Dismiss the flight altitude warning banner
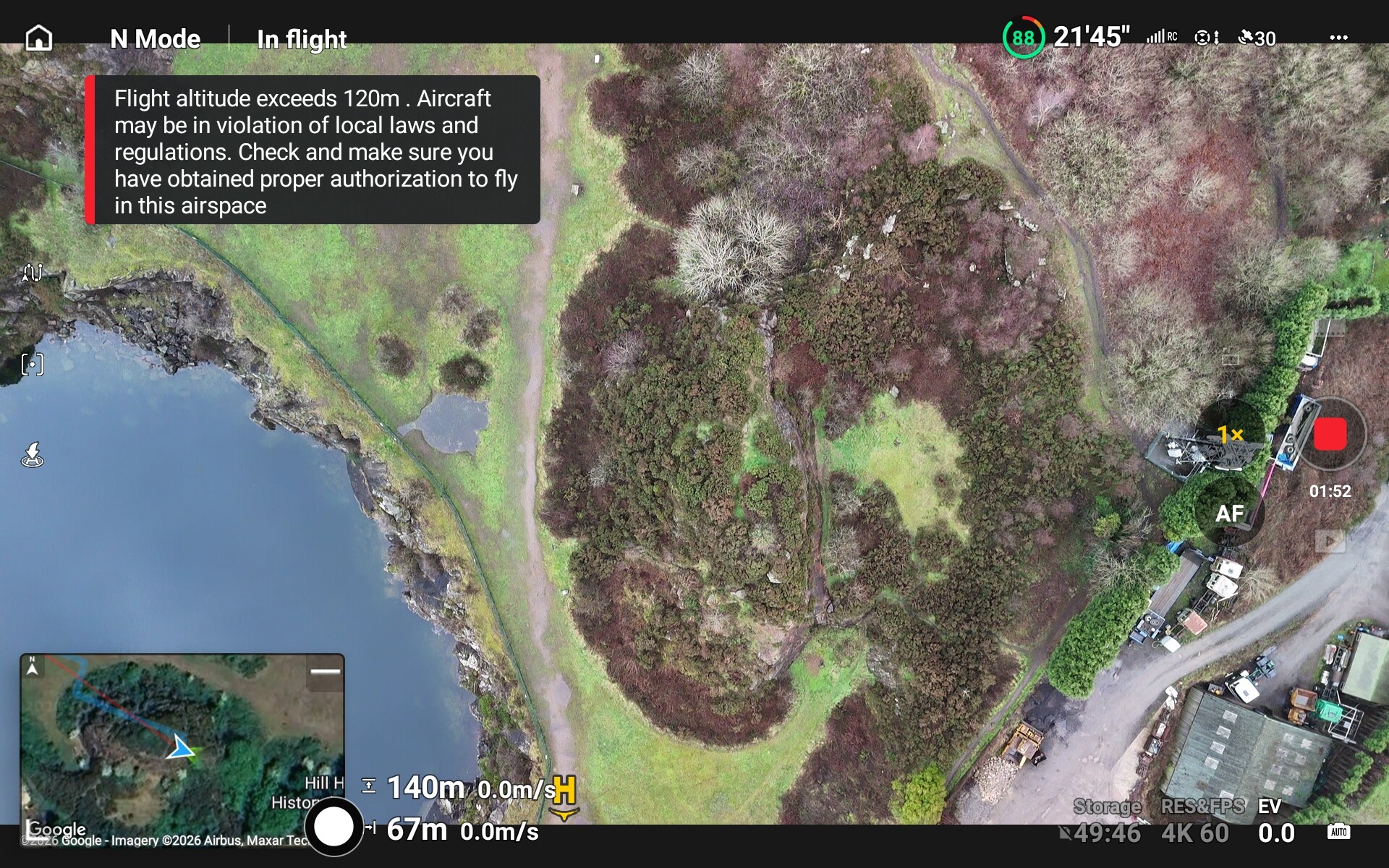Image resolution: width=1389 pixels, height=868 pixels. click(x=313, y=150)
